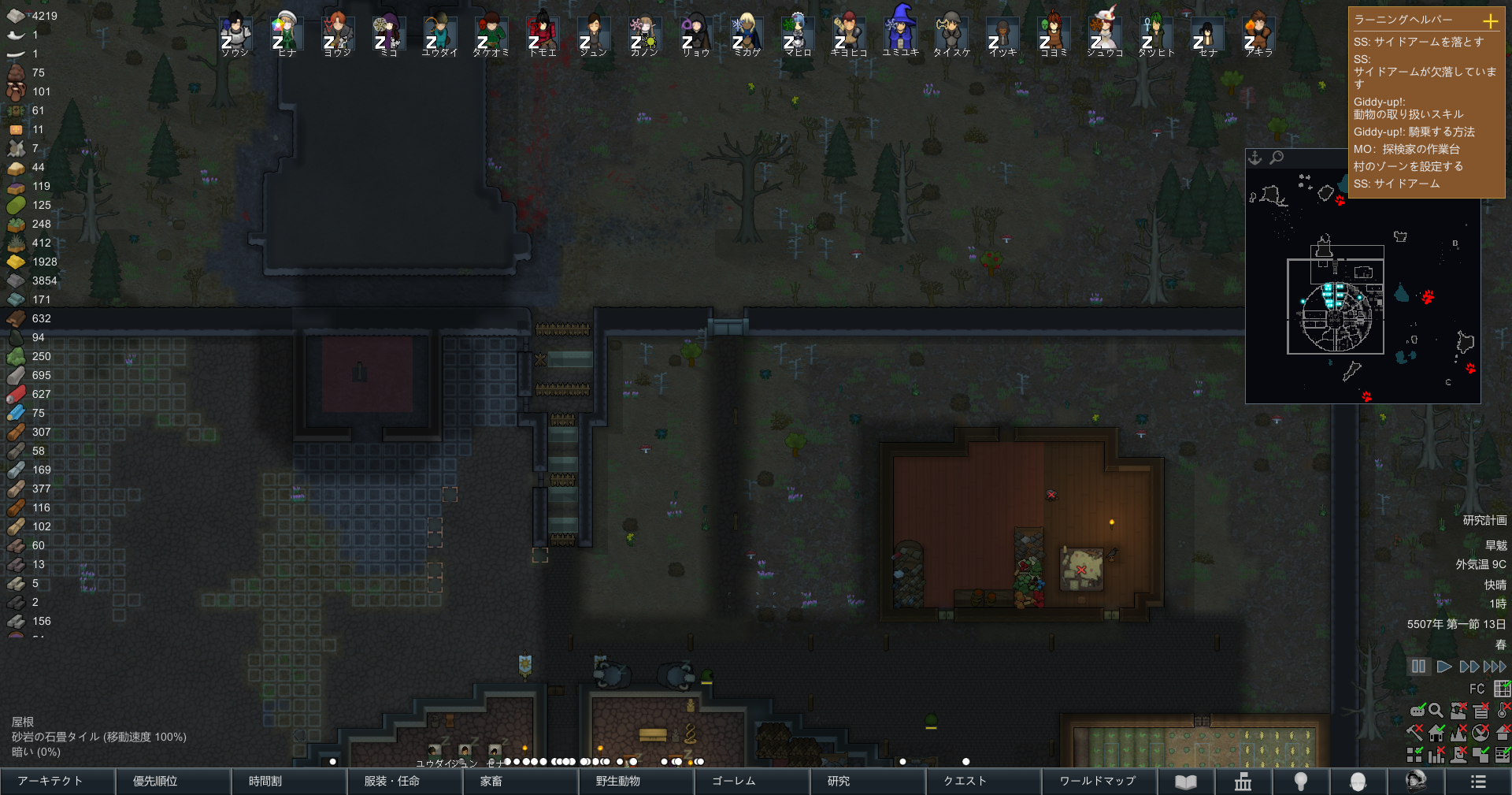Open the ワールドマップ world map
This screenshot has height=795, width=1512.
[1099, 781]
